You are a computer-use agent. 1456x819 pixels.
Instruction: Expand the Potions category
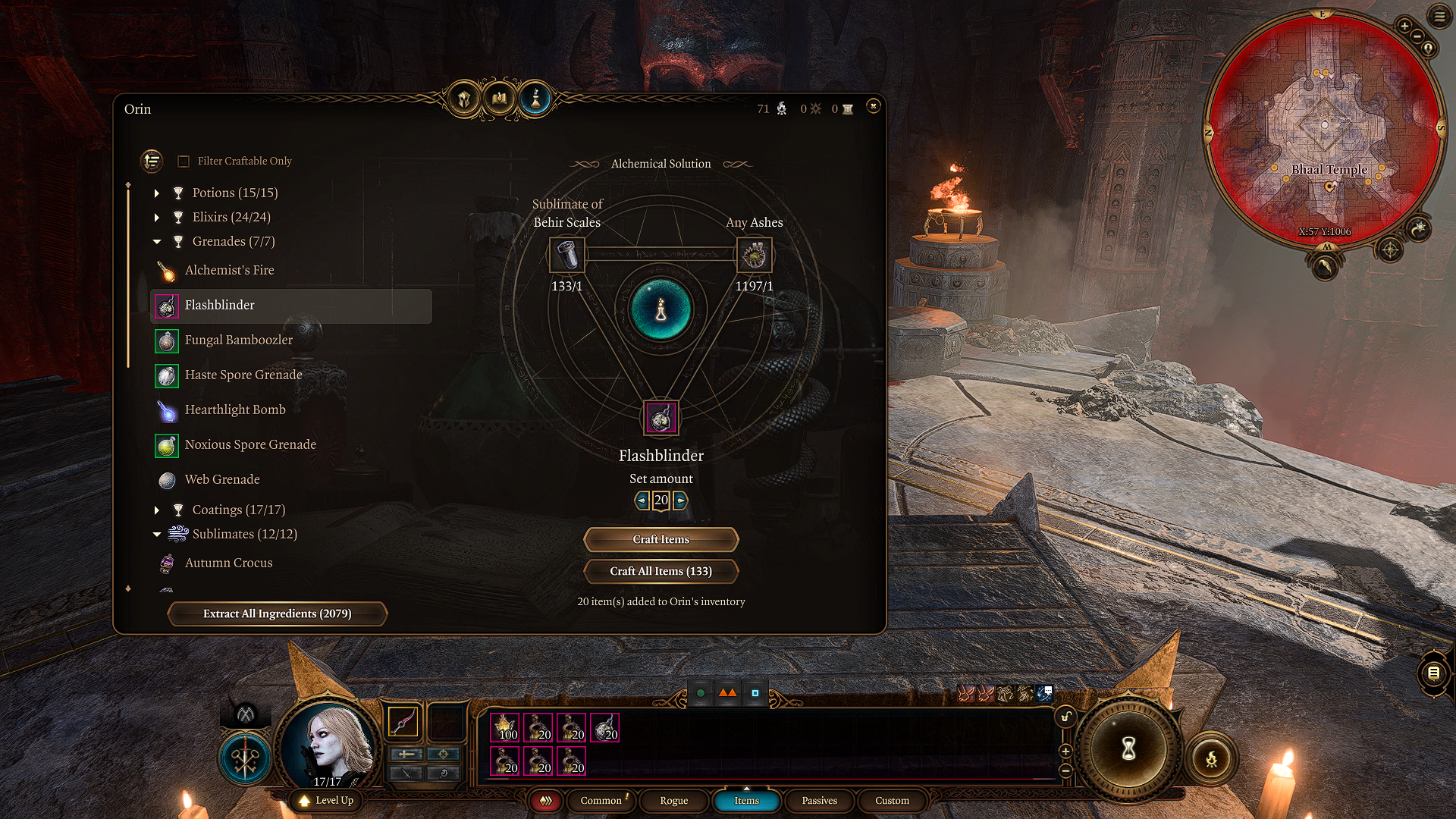pyautogui.click(x=157, y=193)
